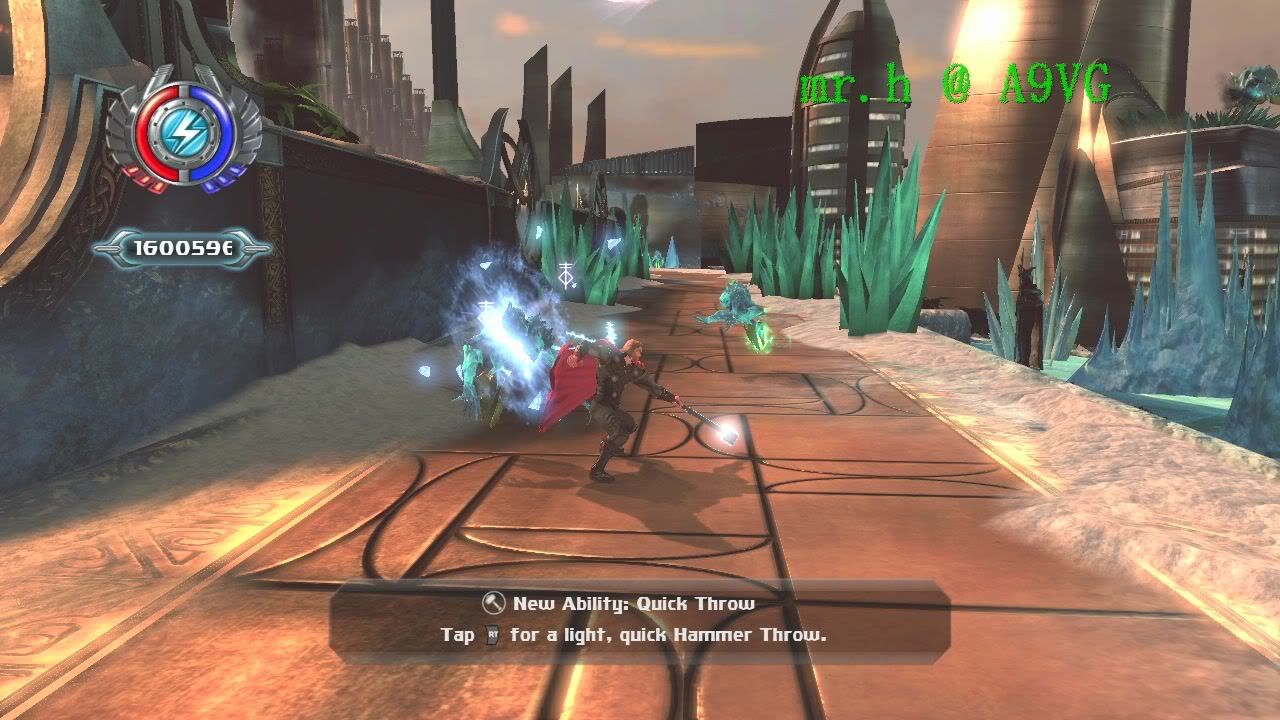
Task: Select the New Ability: Quick Throw notification
Action: (639, 620)
